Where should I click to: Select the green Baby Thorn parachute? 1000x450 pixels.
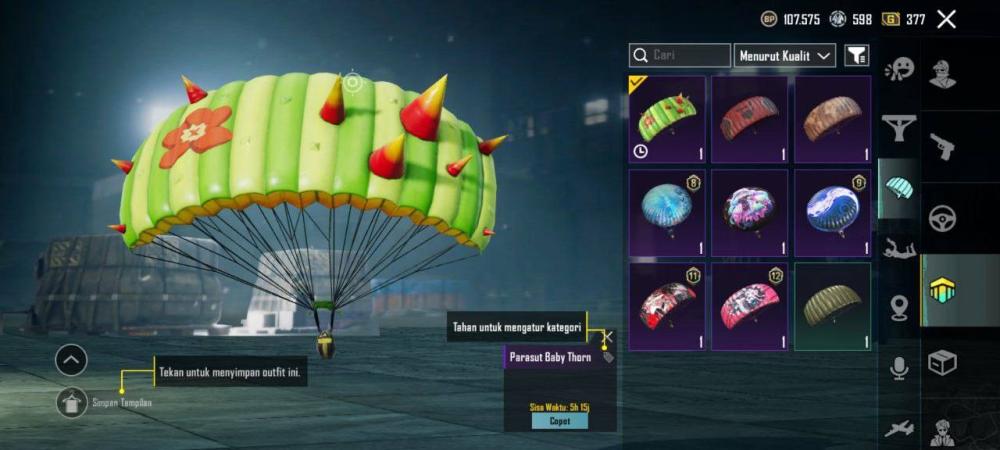click(x=667, y=119)
